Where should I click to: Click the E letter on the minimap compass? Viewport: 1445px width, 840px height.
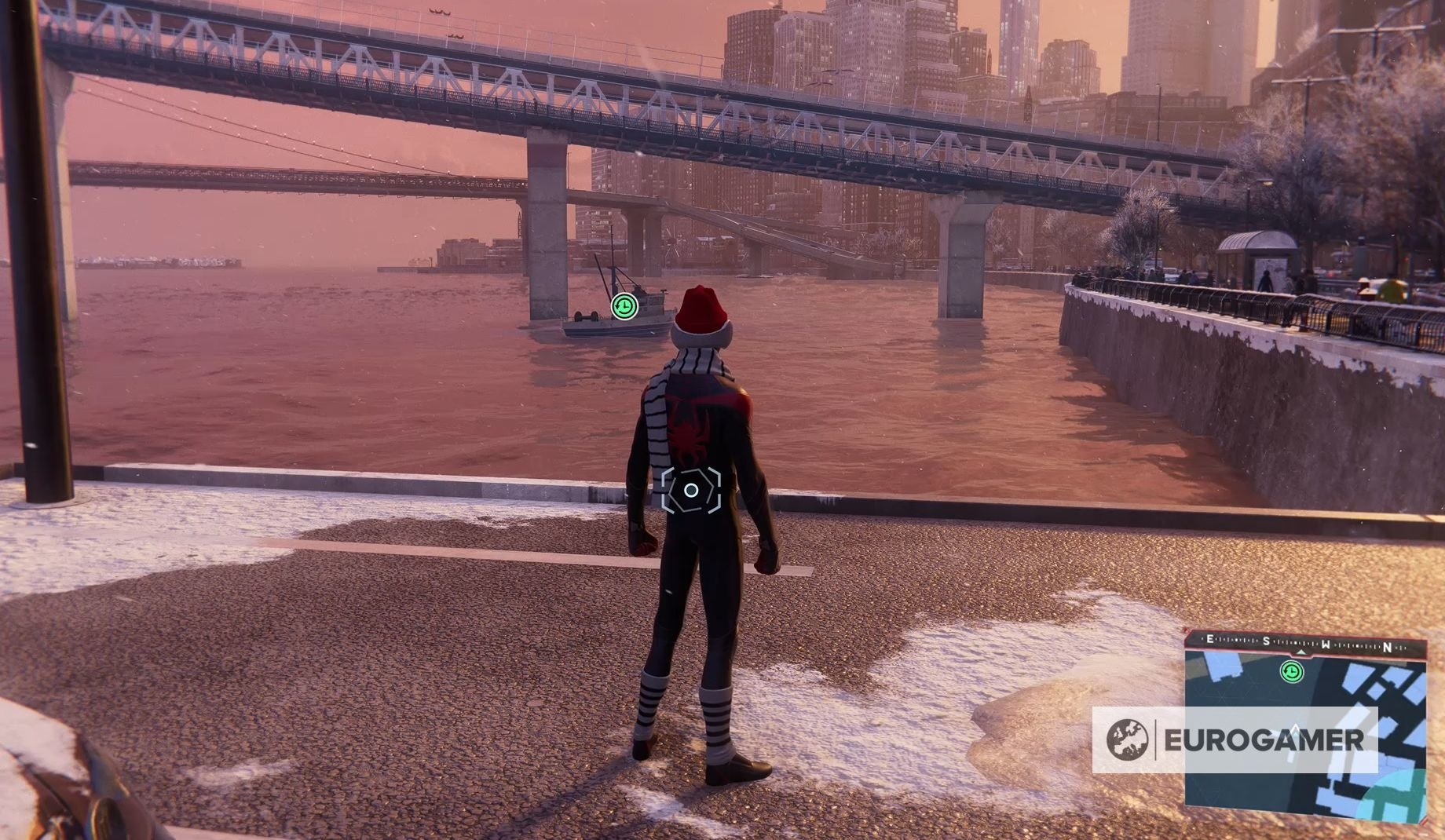click(x=1209, y=639)
